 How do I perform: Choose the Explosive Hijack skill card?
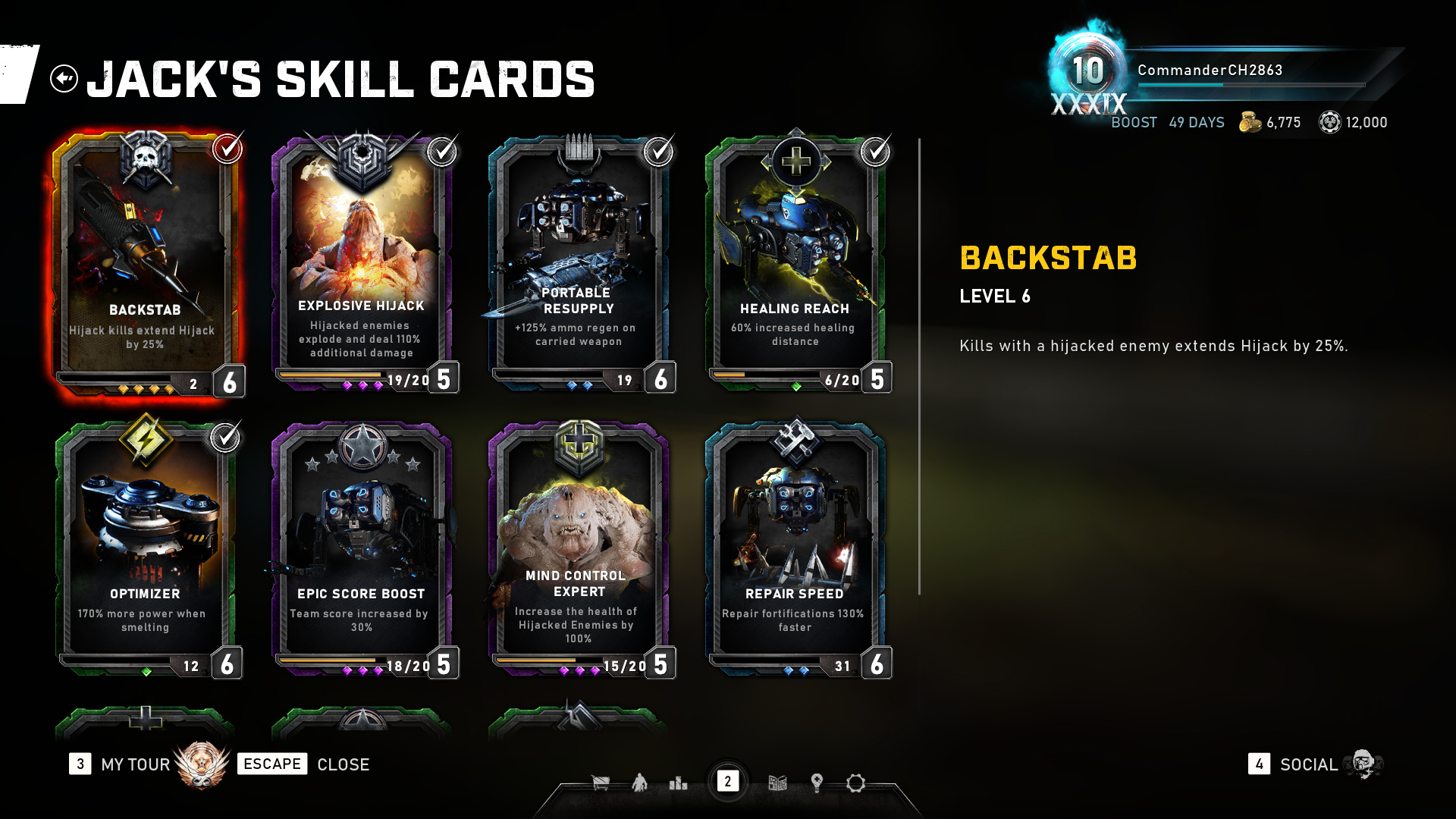point(361,262)
